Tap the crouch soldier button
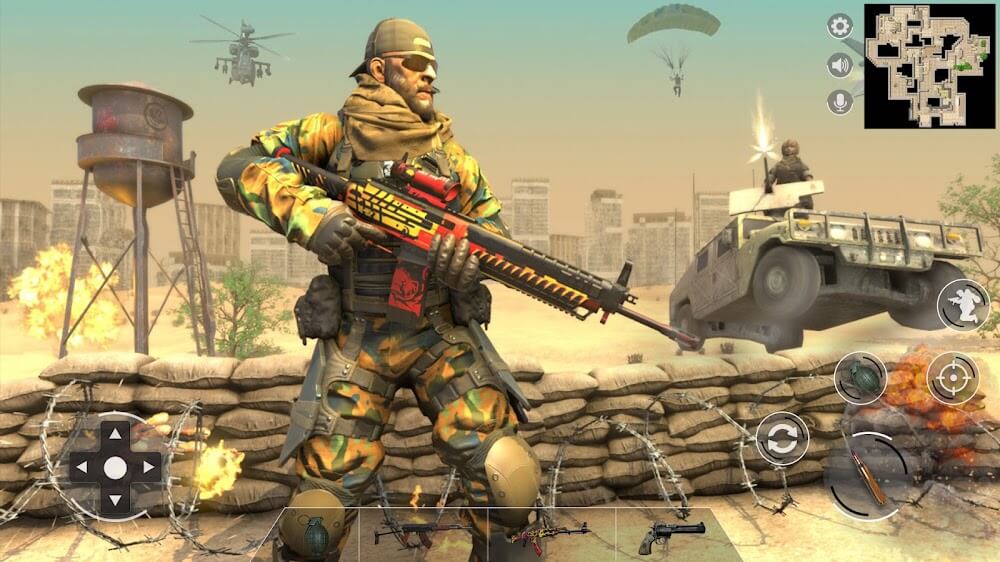 tap(962, 305)
